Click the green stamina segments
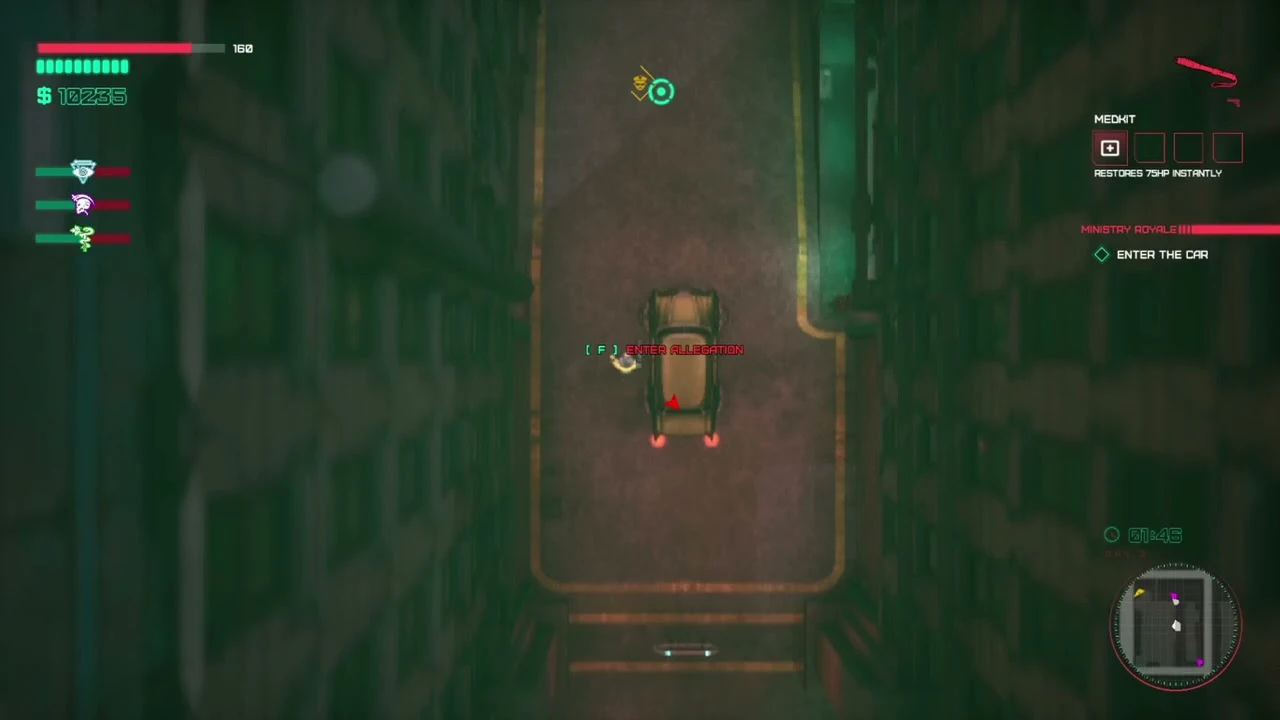The width and height of the screenshot is (1280, 720). (x=82, y=66)
